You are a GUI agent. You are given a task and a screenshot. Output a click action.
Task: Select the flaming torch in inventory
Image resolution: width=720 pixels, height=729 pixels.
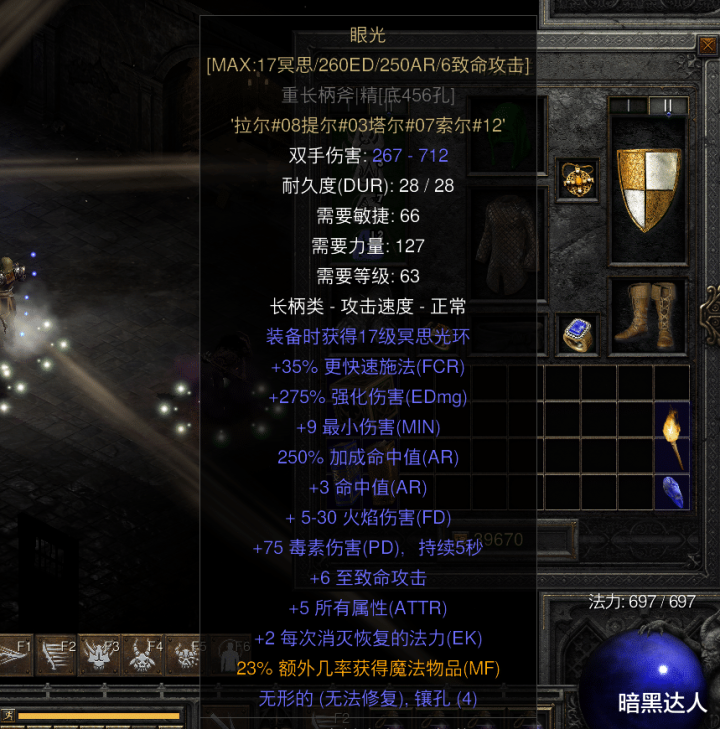point(672,437)
